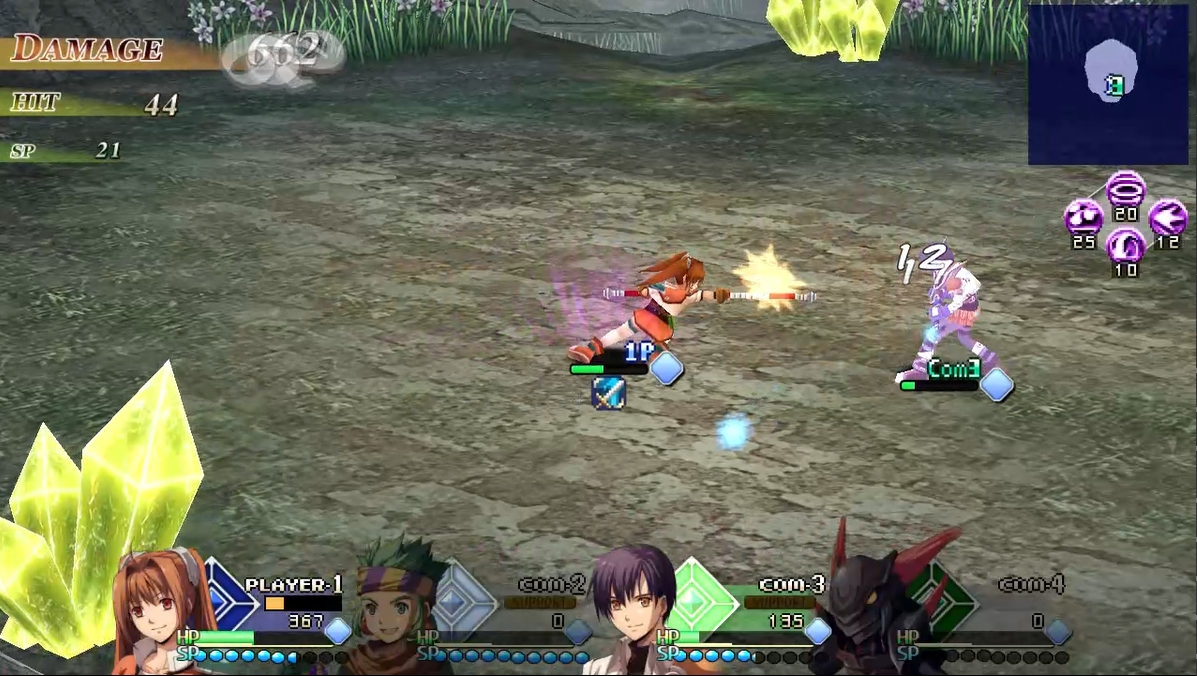Activate the ring skill costing 20 SP
1197x676 pixels.
[1126, 189]
